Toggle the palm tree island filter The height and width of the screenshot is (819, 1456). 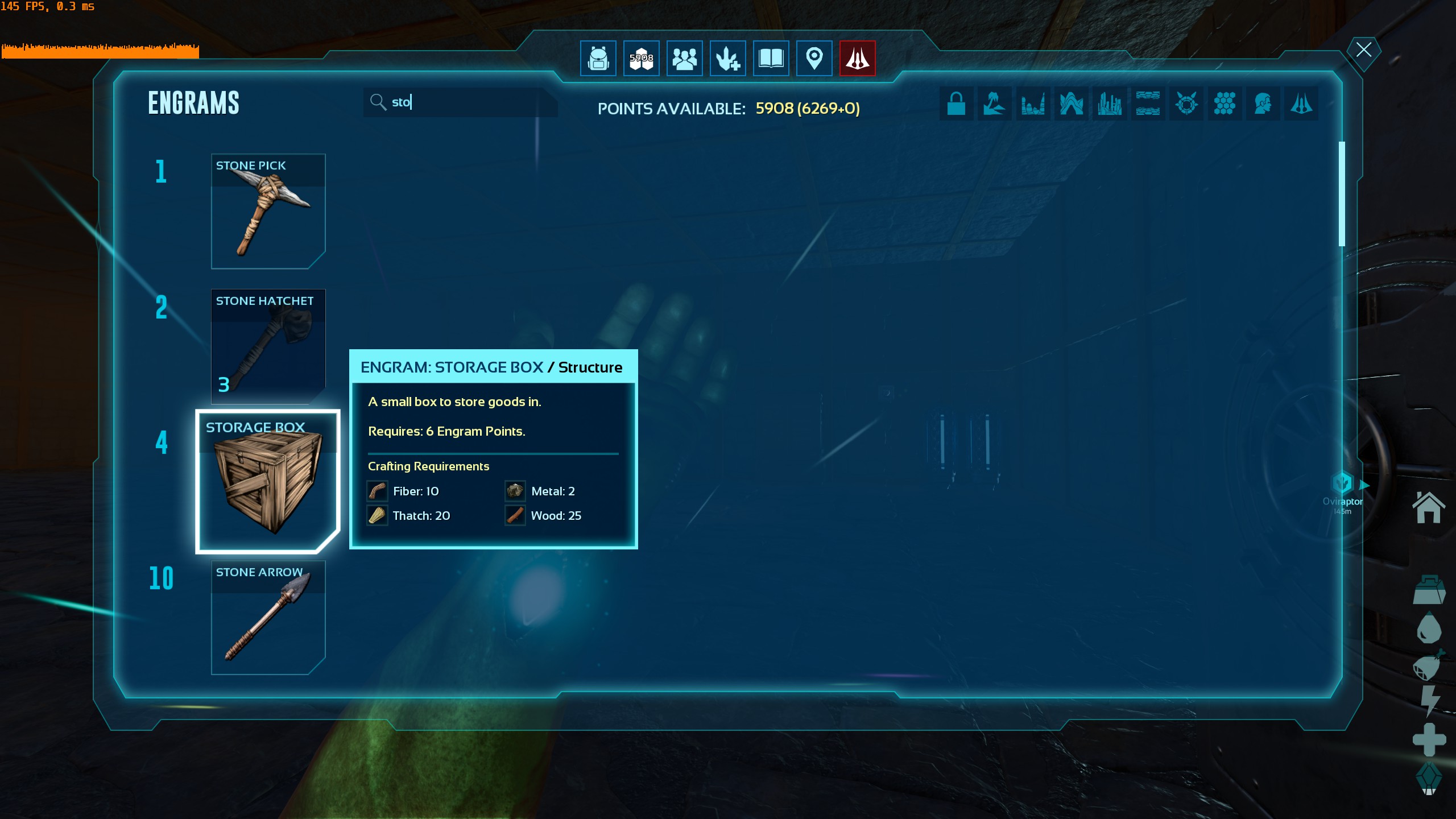[994, 104]
